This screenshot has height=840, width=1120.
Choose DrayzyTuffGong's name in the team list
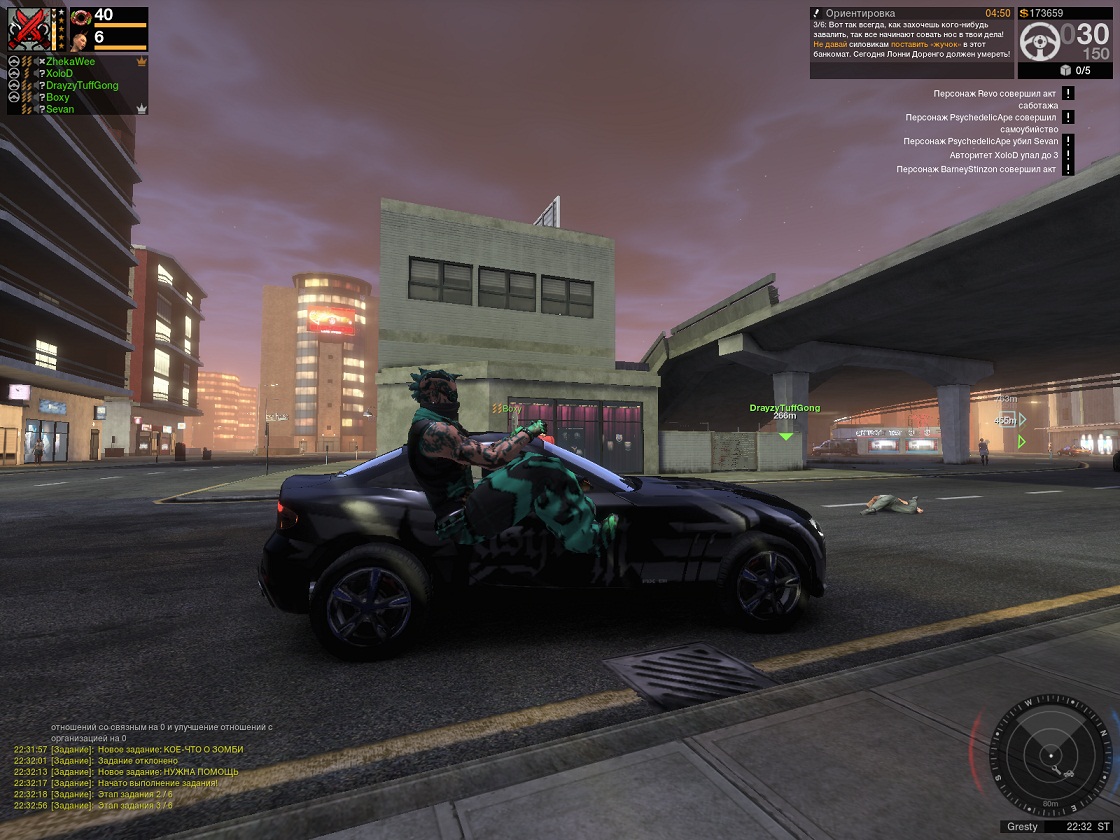[82, 86]
